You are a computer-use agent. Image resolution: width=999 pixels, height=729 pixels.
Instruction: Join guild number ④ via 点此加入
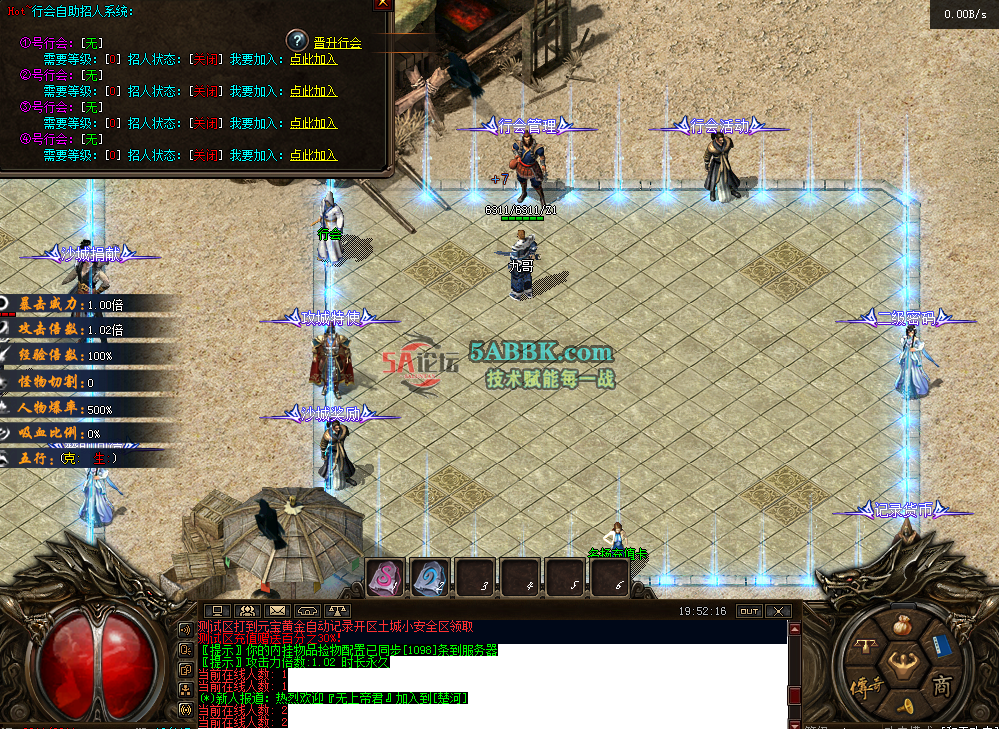tap(313, 156)
